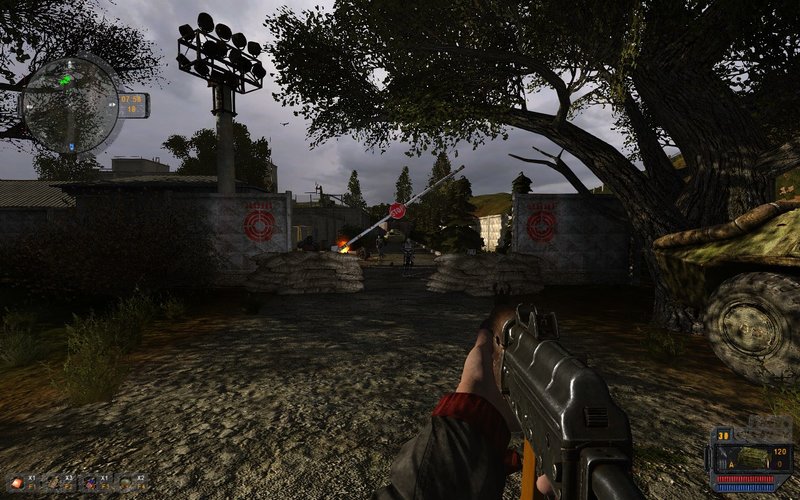Use the F2 quick slot item
This screenshot has width=800, height=500.
[x=54, y=483]
